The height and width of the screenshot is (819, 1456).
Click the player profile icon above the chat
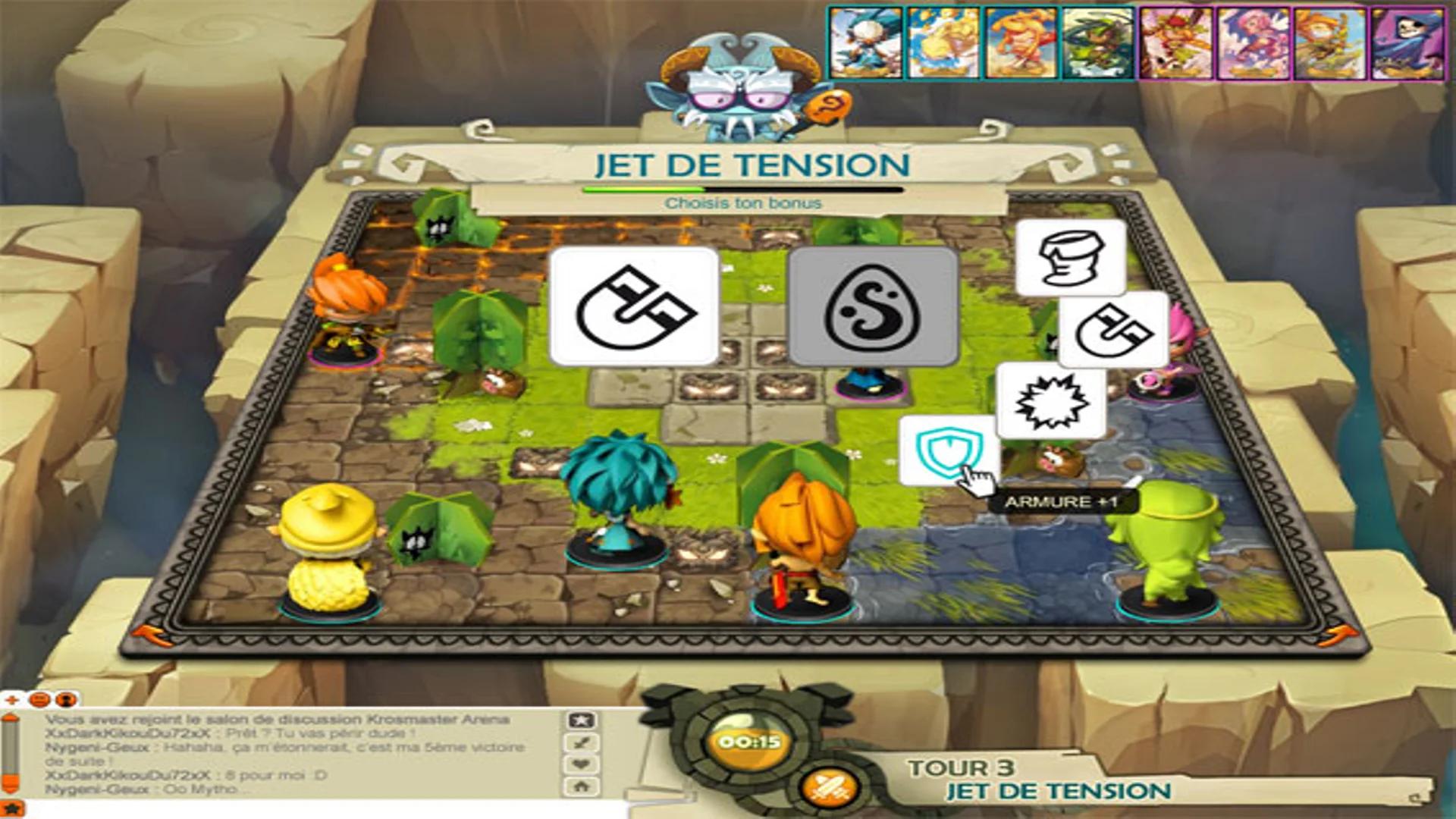(x=64, y=701)
